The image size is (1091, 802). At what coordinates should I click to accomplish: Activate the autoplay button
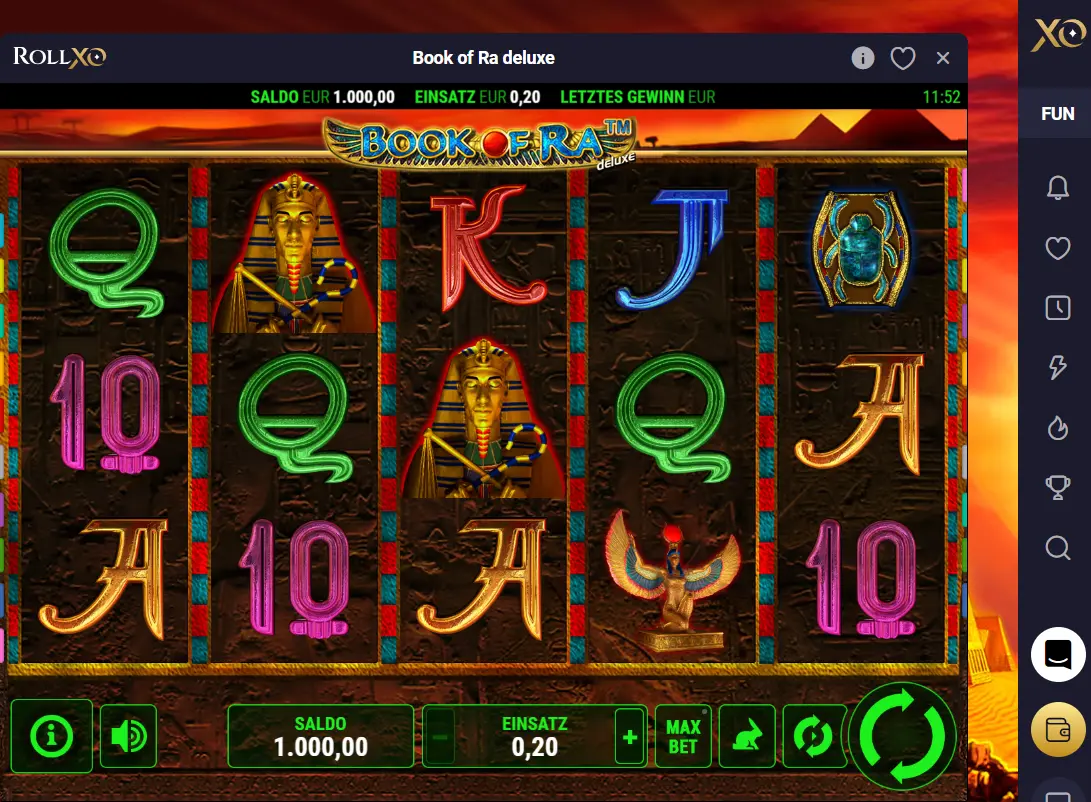pyautogui.click(x=812, y=737)
